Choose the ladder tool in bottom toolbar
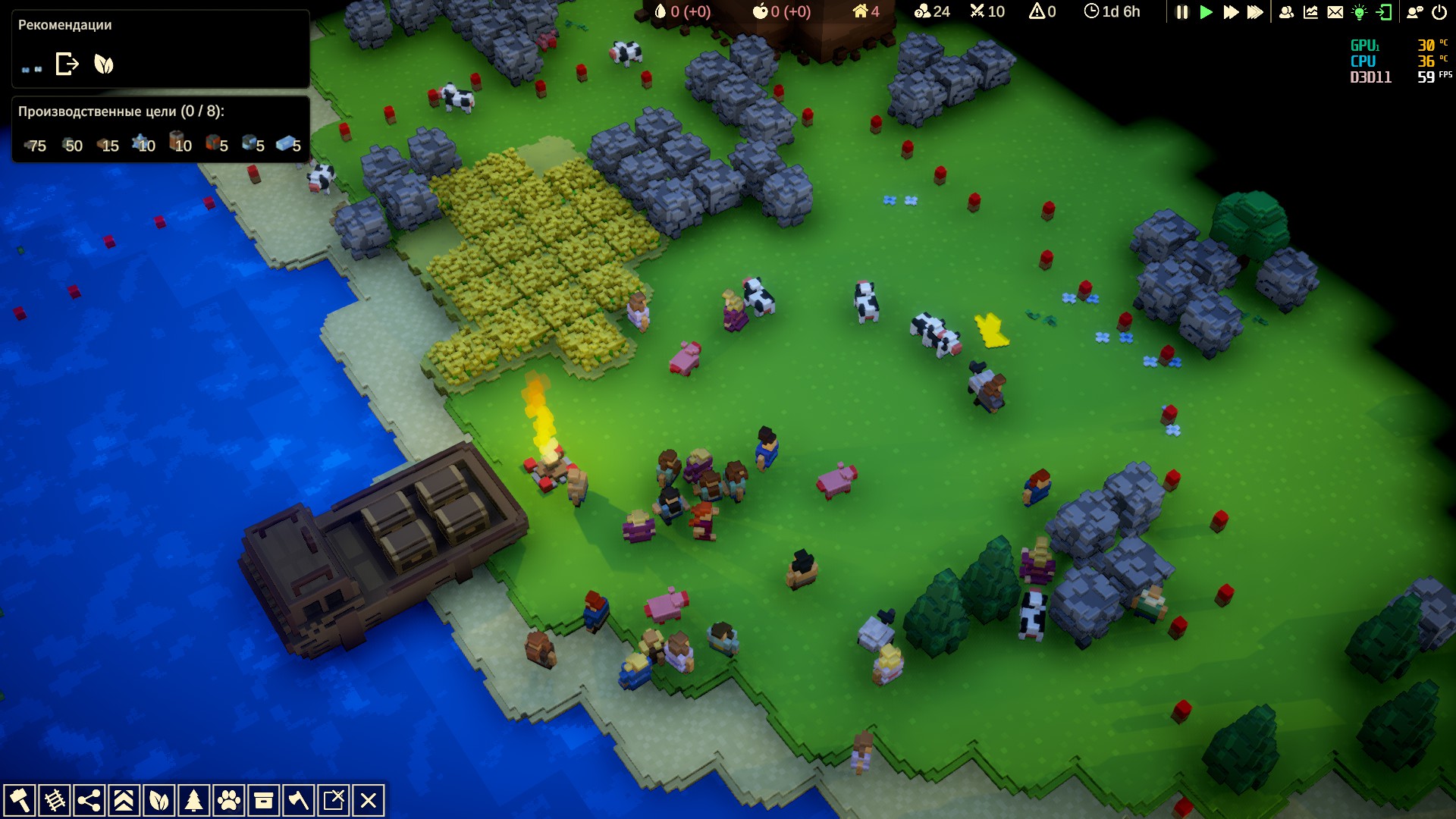The height and width of the screenshot is (819, 1456). pyautogui.click(x=54, y=801)
